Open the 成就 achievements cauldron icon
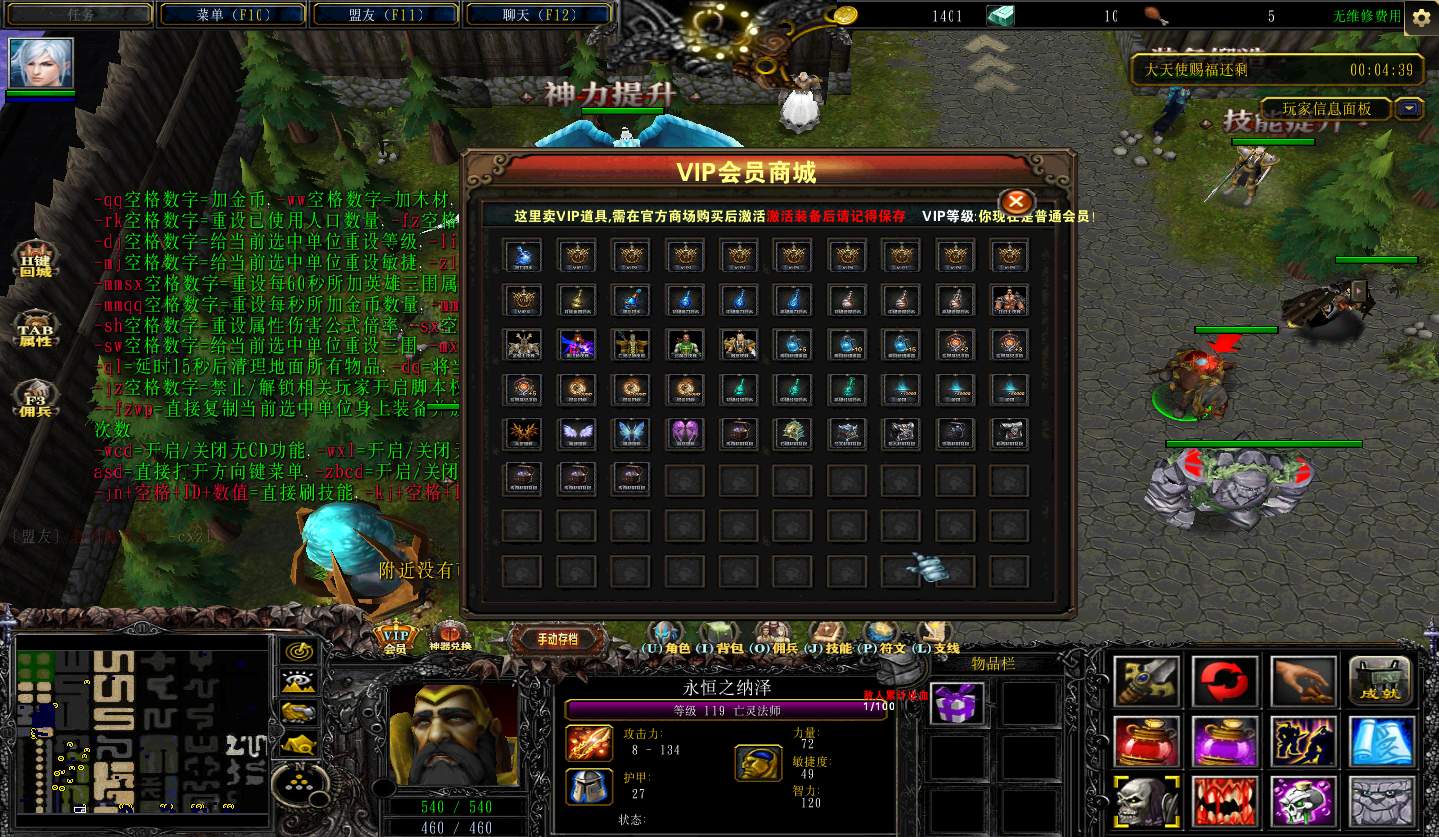 (x=1380, y=682)
